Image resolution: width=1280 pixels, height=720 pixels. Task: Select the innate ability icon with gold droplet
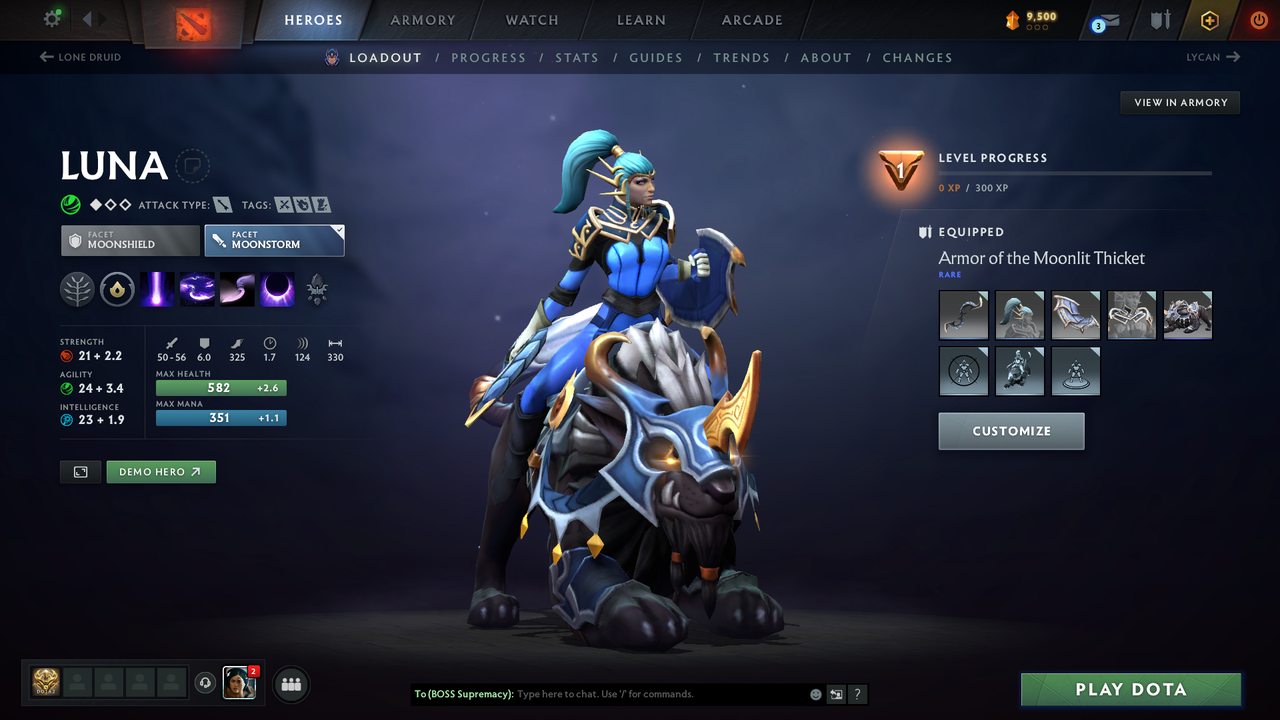[117, 289]
